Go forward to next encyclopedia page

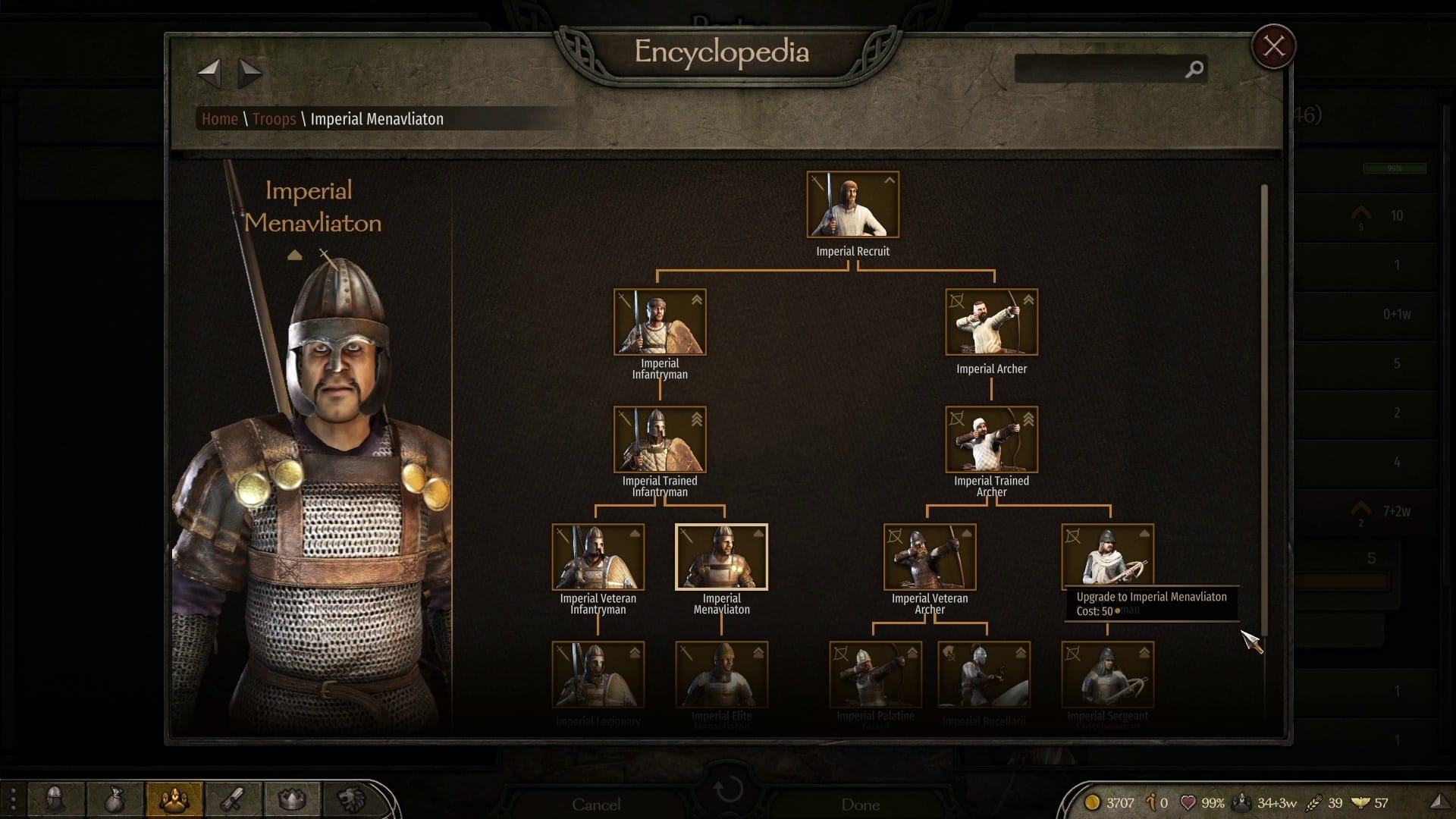(x=249, y=73)
